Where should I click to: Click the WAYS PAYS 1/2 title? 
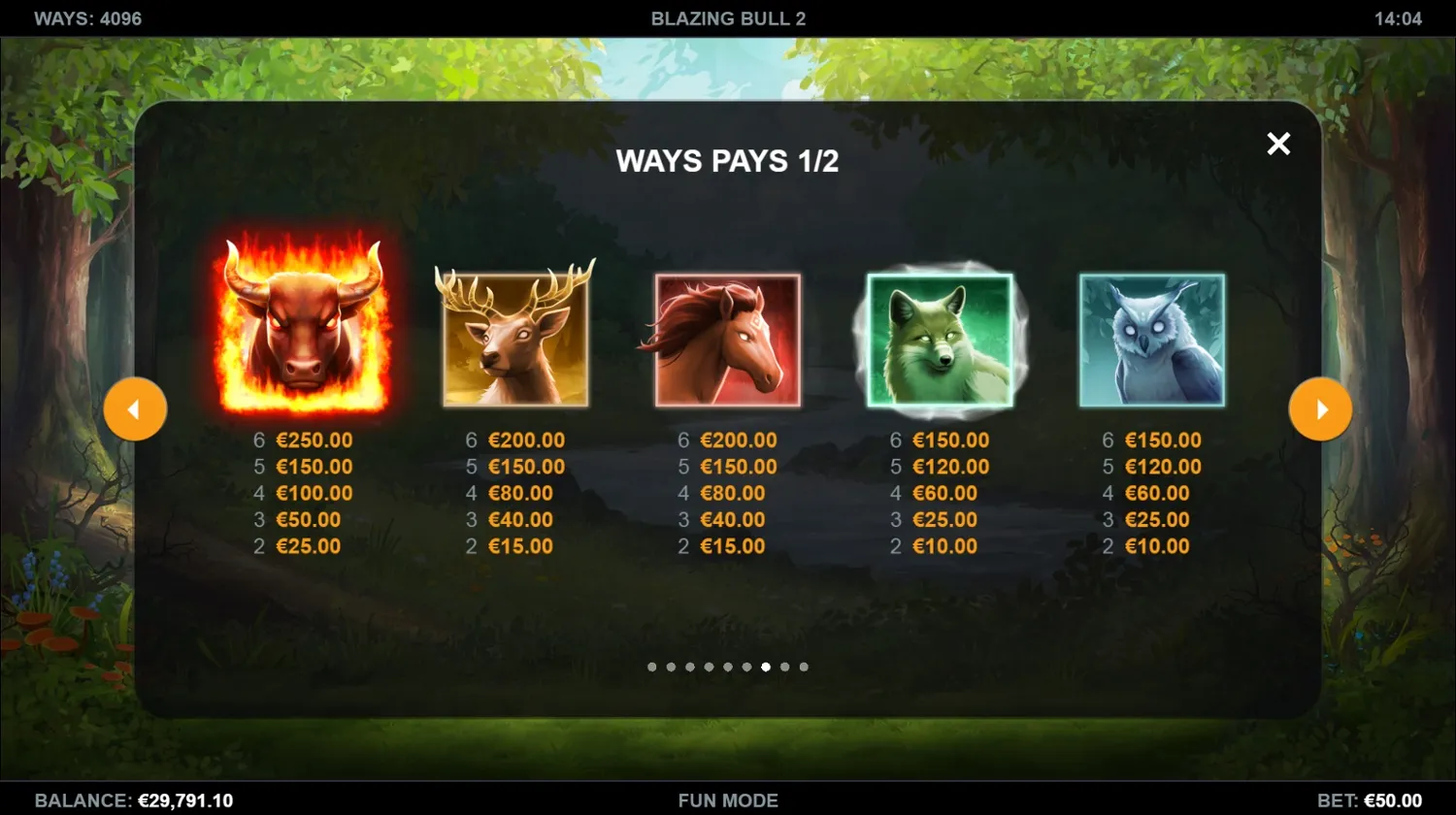pyautogui.click(x=727, y=161)
